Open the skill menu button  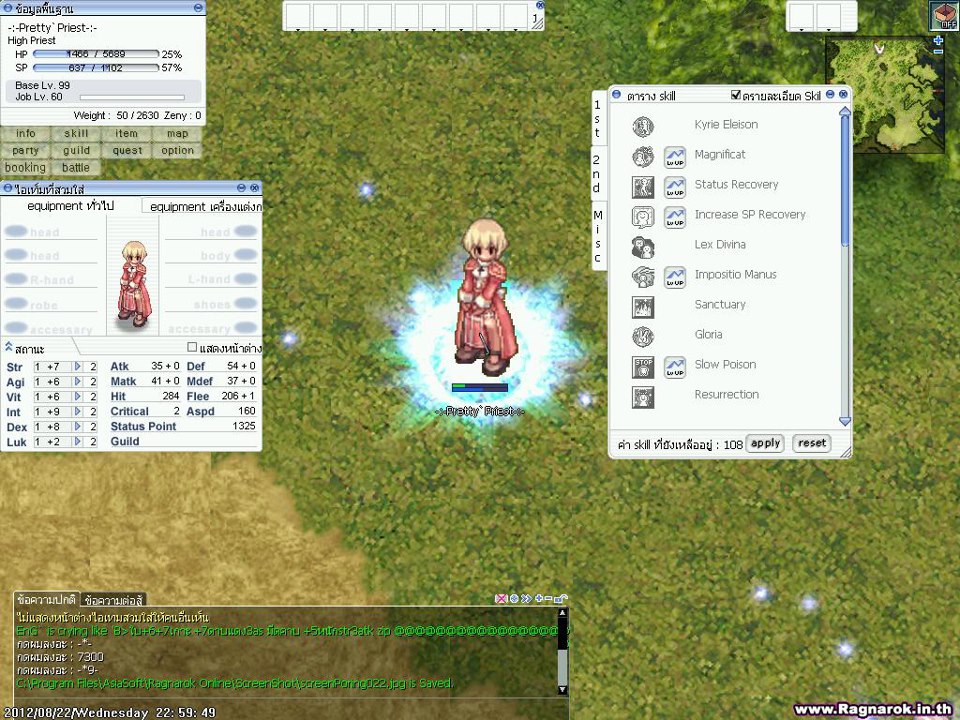(x=76, y=134)
